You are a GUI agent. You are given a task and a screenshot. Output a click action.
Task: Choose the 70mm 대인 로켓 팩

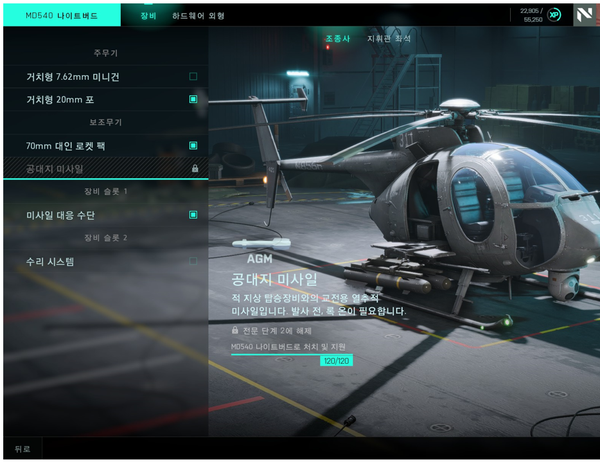[x=105, y=146]
